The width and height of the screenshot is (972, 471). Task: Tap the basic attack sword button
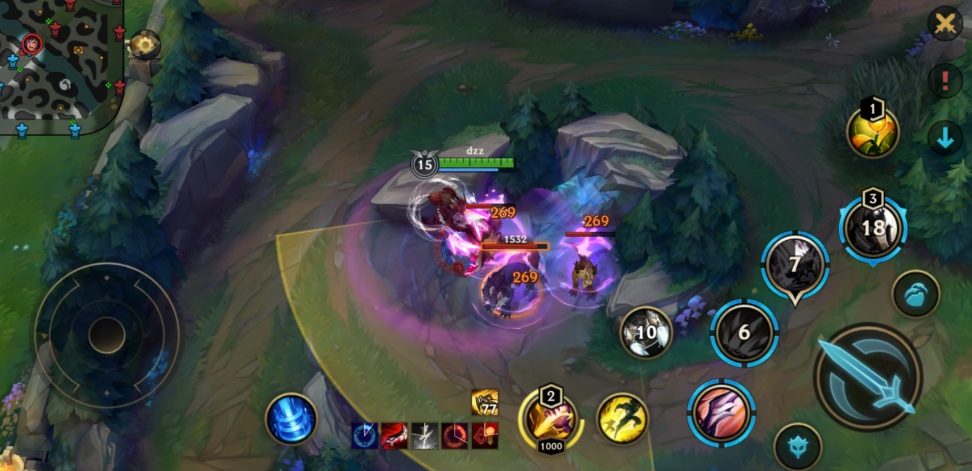click(x=865, y=375)
